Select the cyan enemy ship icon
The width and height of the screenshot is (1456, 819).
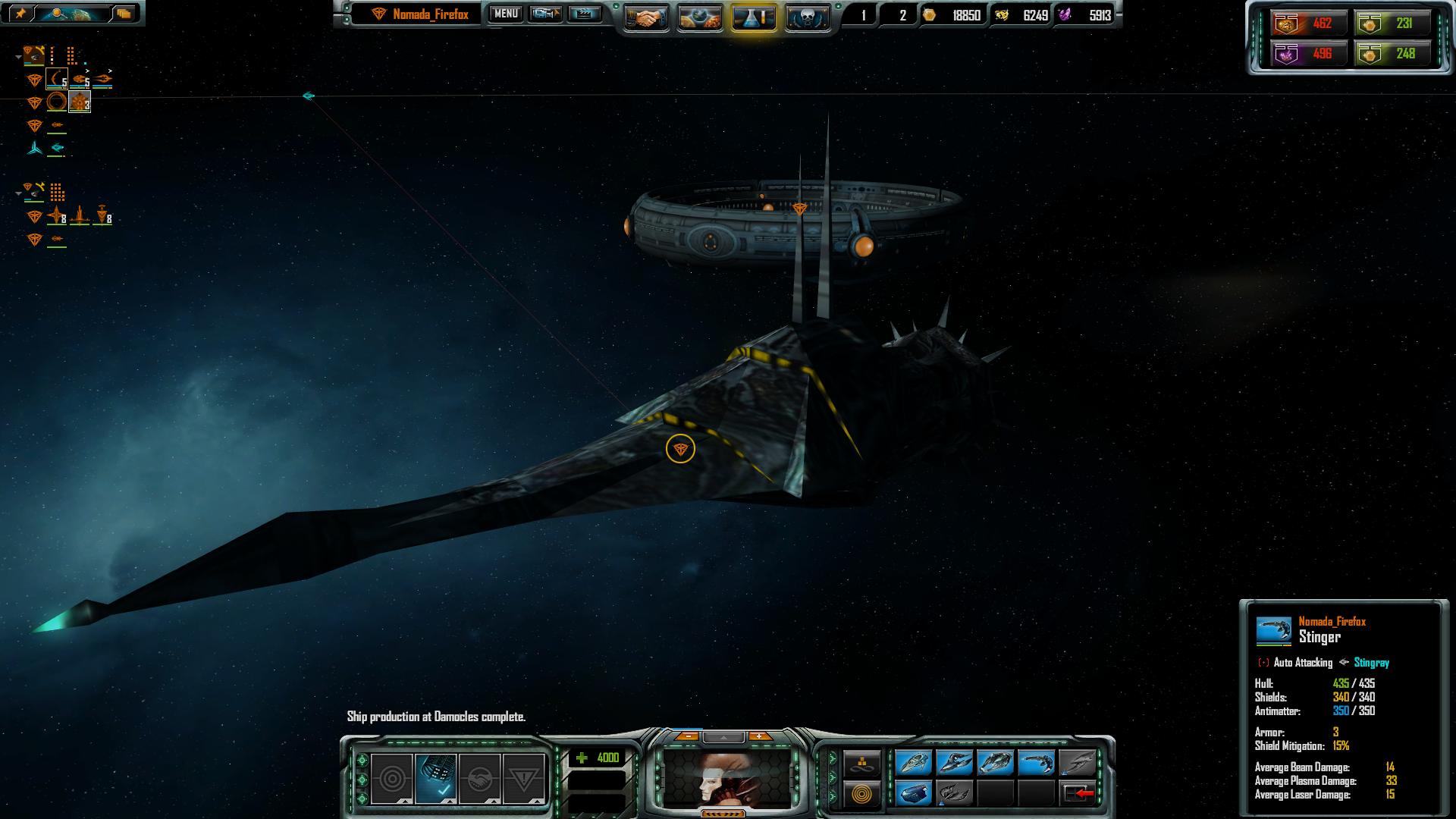point(57,147)
